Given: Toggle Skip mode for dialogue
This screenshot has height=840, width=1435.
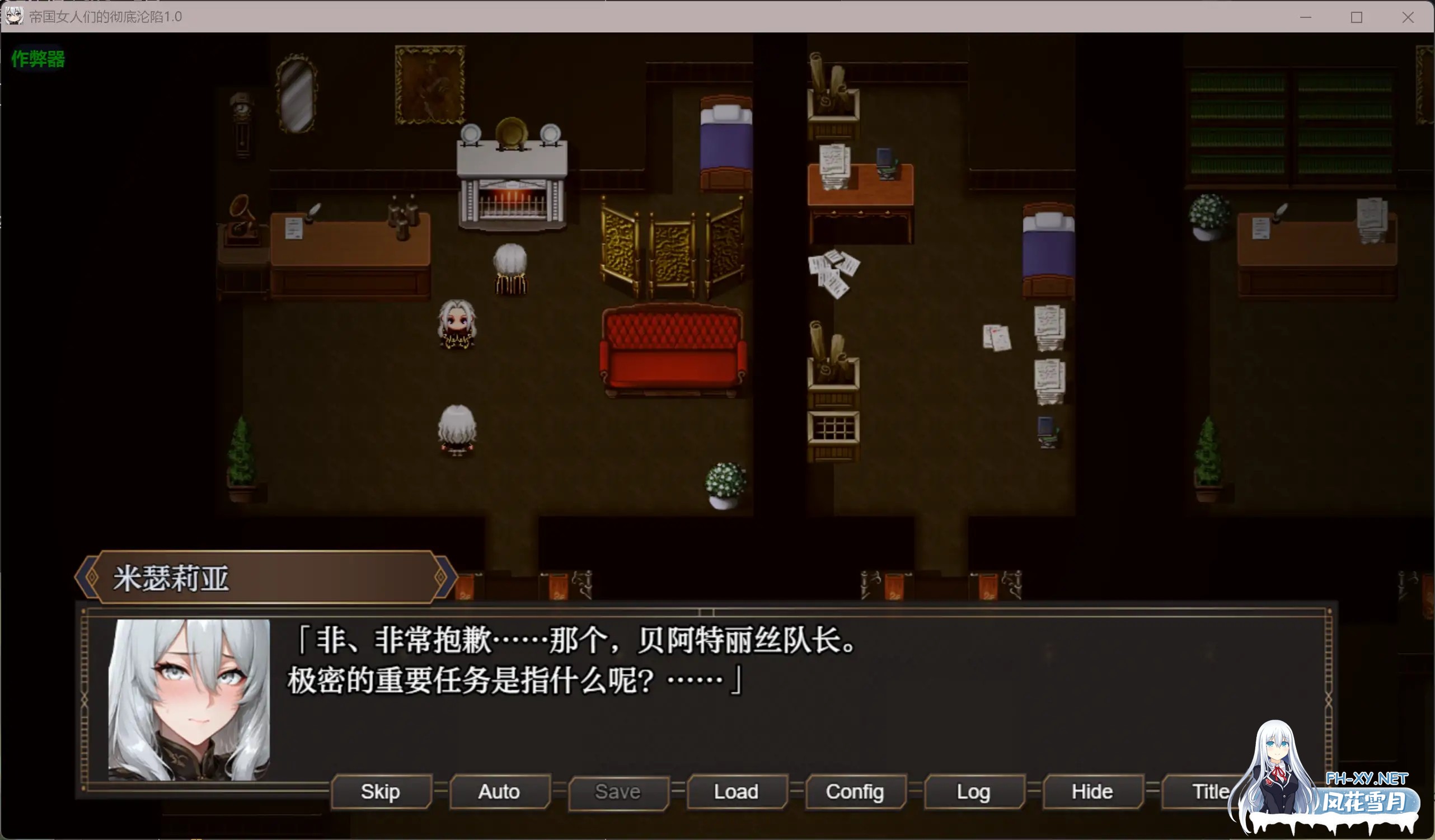Looking at the screenshot, I should pos(381,792).
